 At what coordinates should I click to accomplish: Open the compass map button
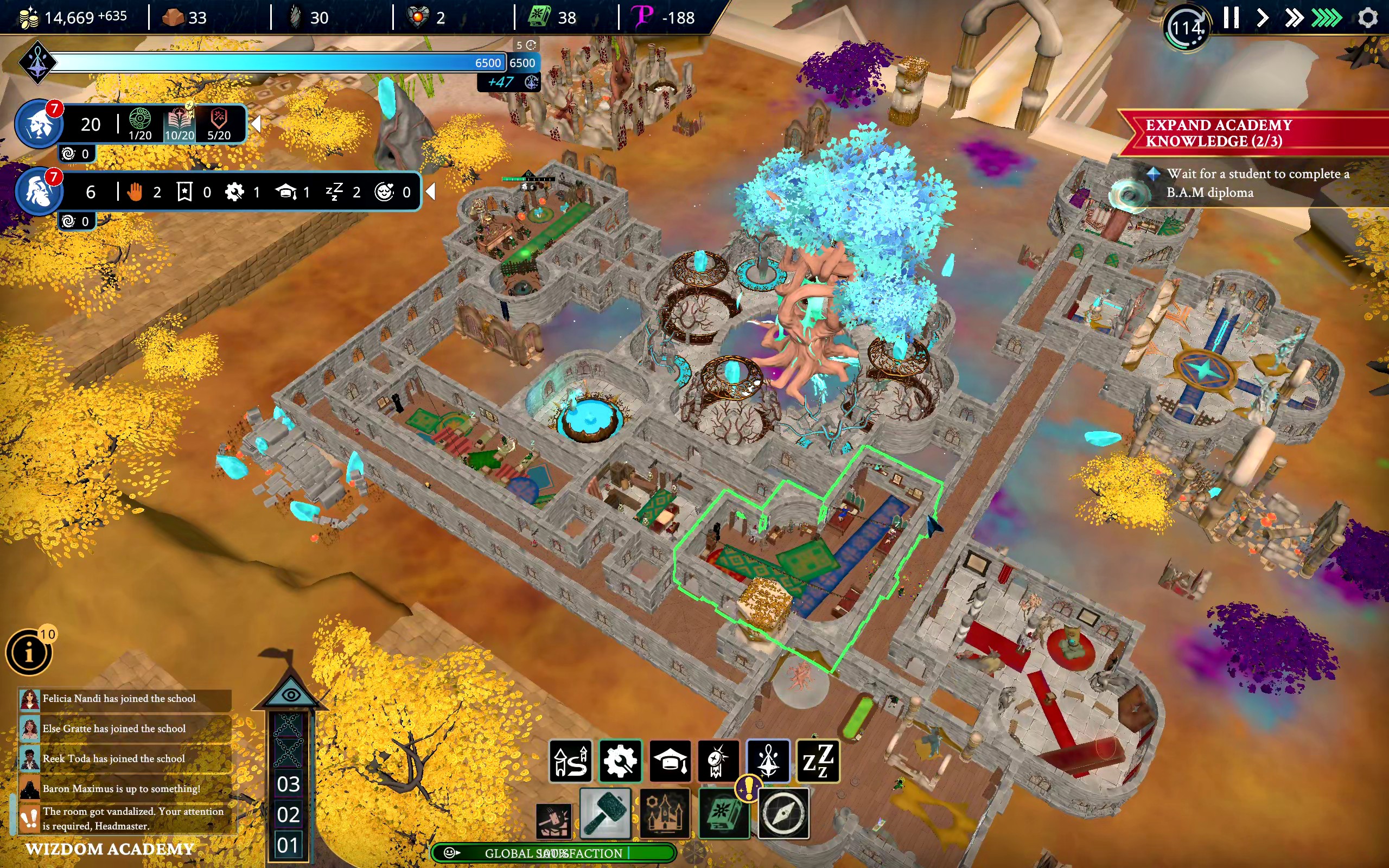tap(784, 813)
